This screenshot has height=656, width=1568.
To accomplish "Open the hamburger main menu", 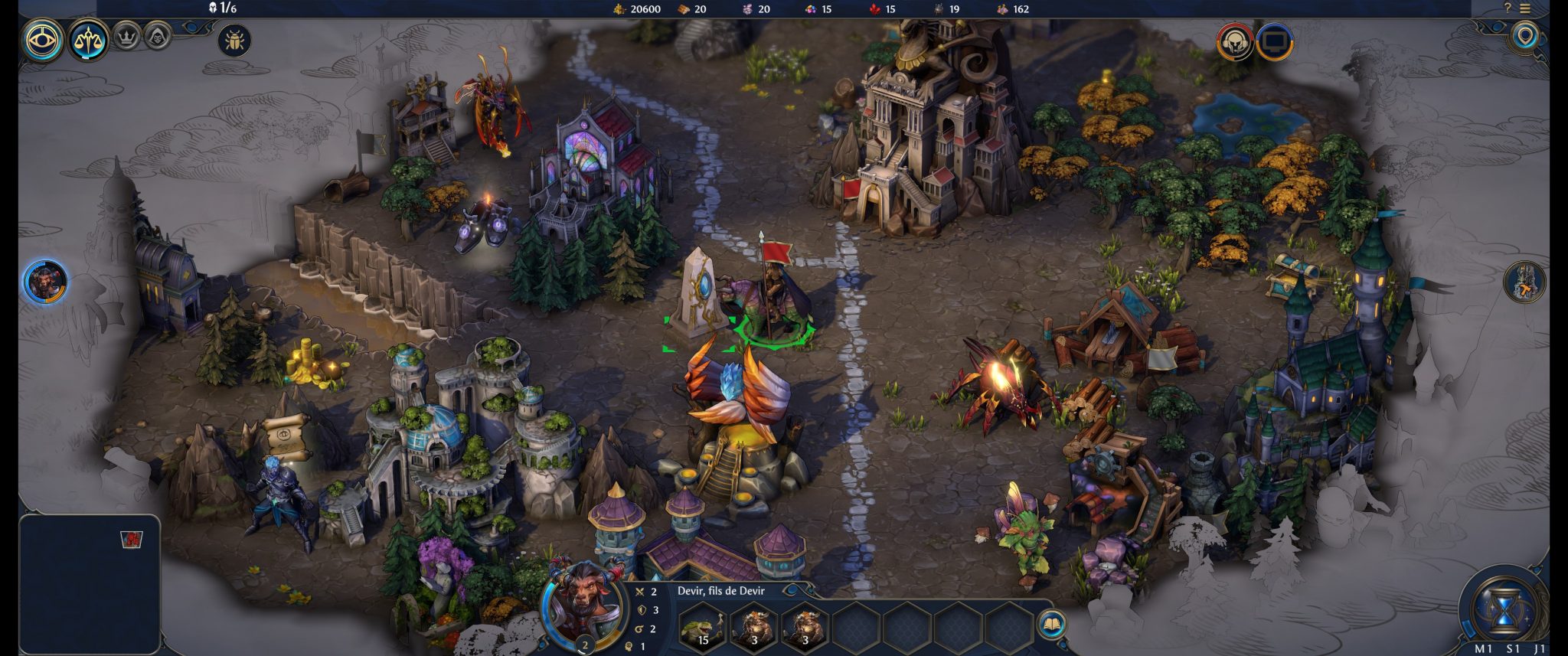I will (1525, 8).
